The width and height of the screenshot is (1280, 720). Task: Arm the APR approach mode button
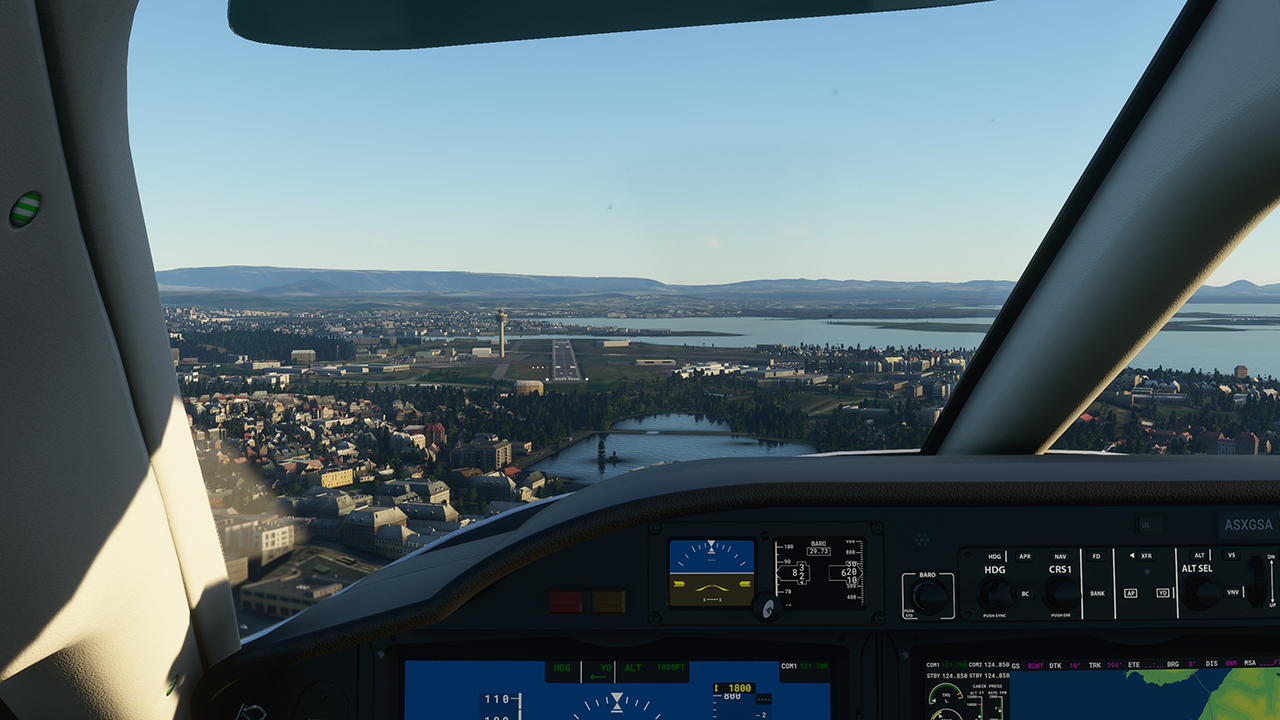[1024, 557]
